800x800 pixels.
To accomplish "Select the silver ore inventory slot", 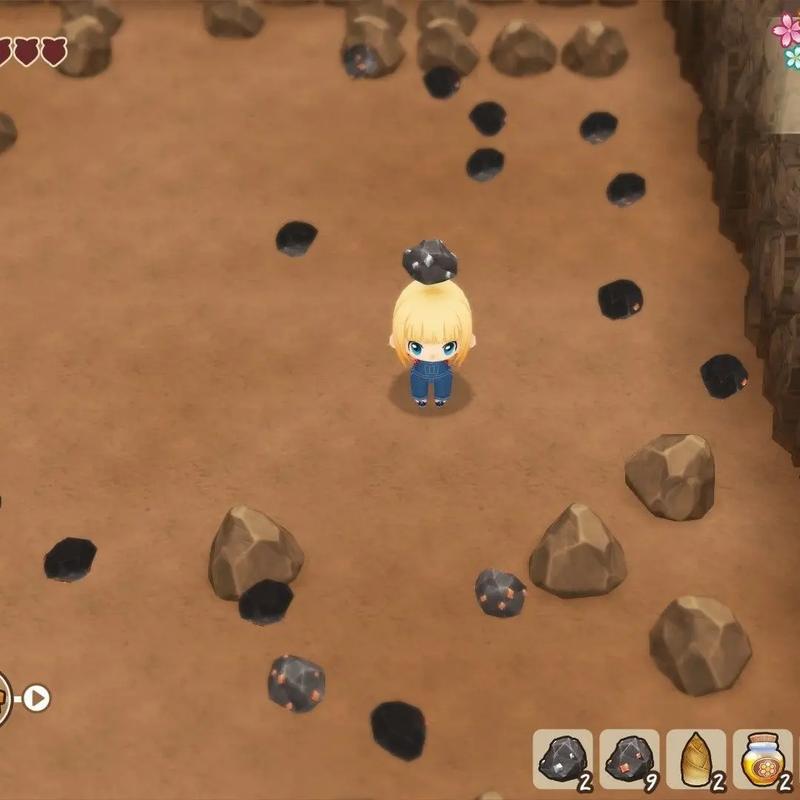I will point(563,759).
